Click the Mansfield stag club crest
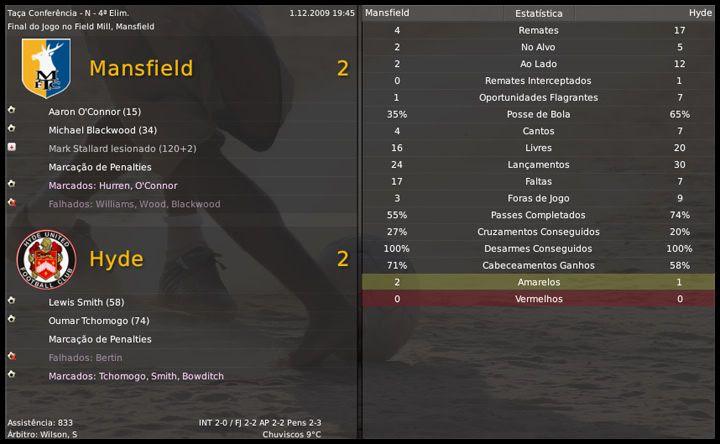The width and height of the screenshot is (720, 444). coord(46,68)
